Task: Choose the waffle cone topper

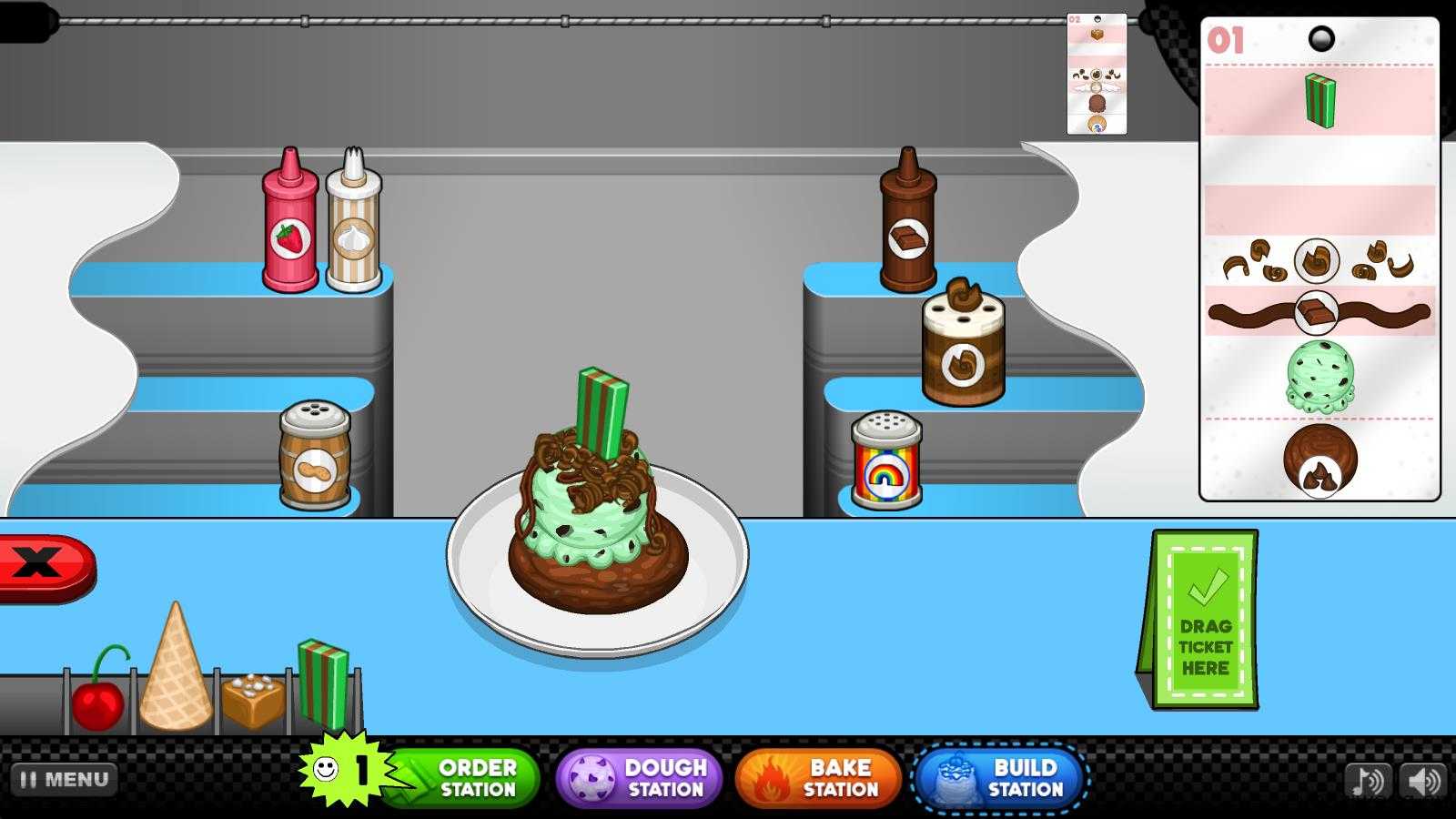Action: coord(176,671)
